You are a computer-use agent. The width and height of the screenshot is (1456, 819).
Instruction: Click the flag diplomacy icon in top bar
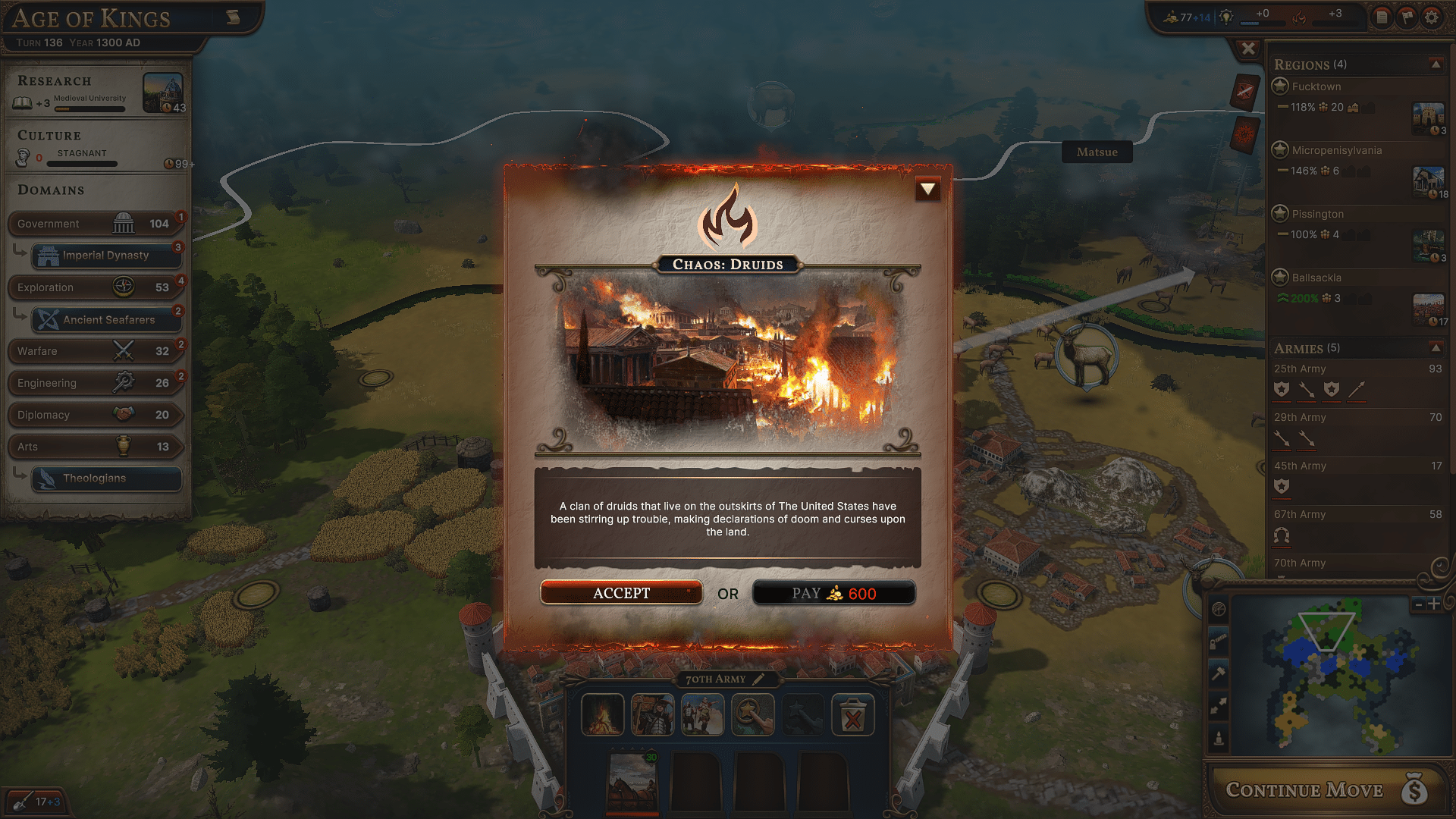[x=1407, y=17]
